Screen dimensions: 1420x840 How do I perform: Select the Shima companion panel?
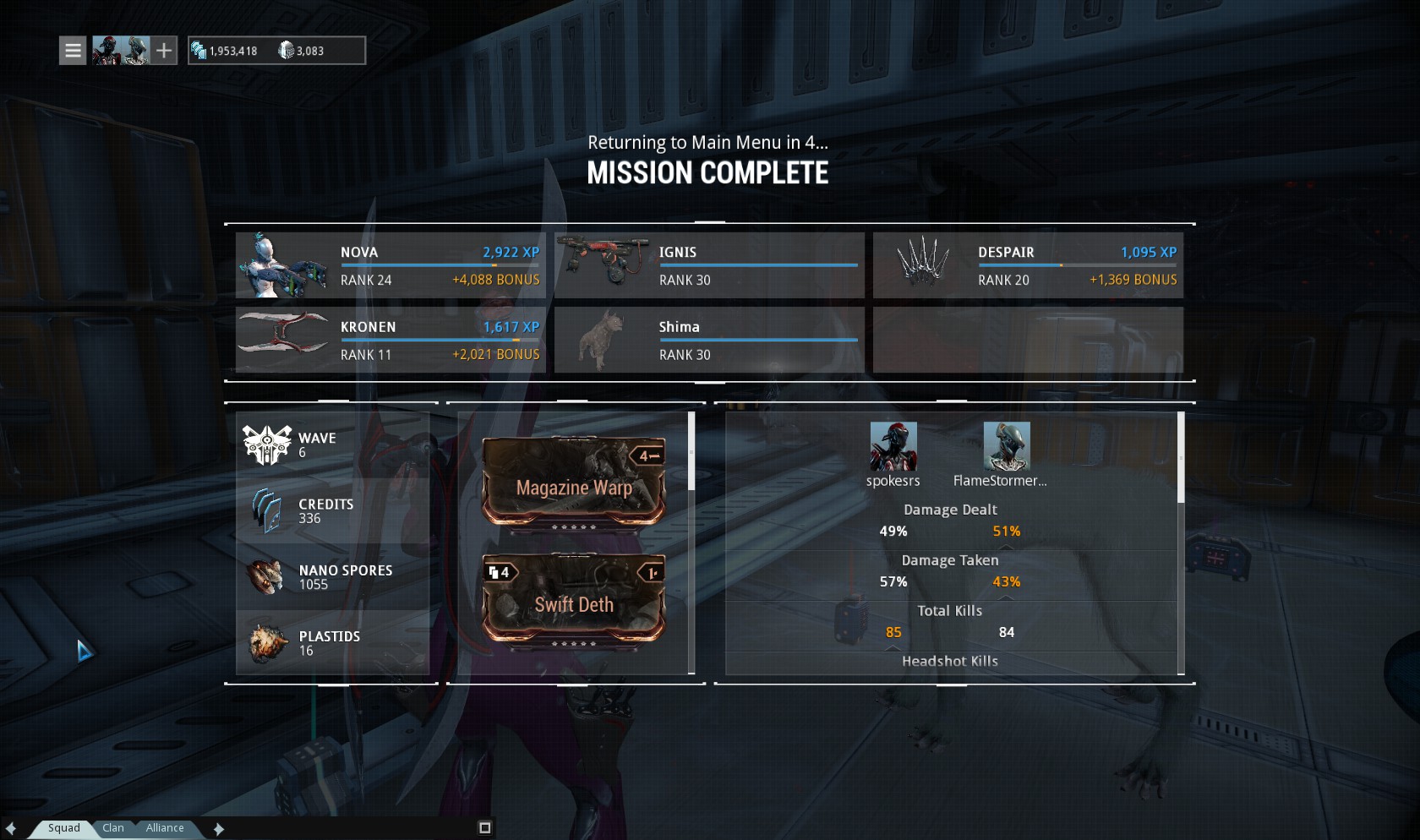click(x=709, y=340)
